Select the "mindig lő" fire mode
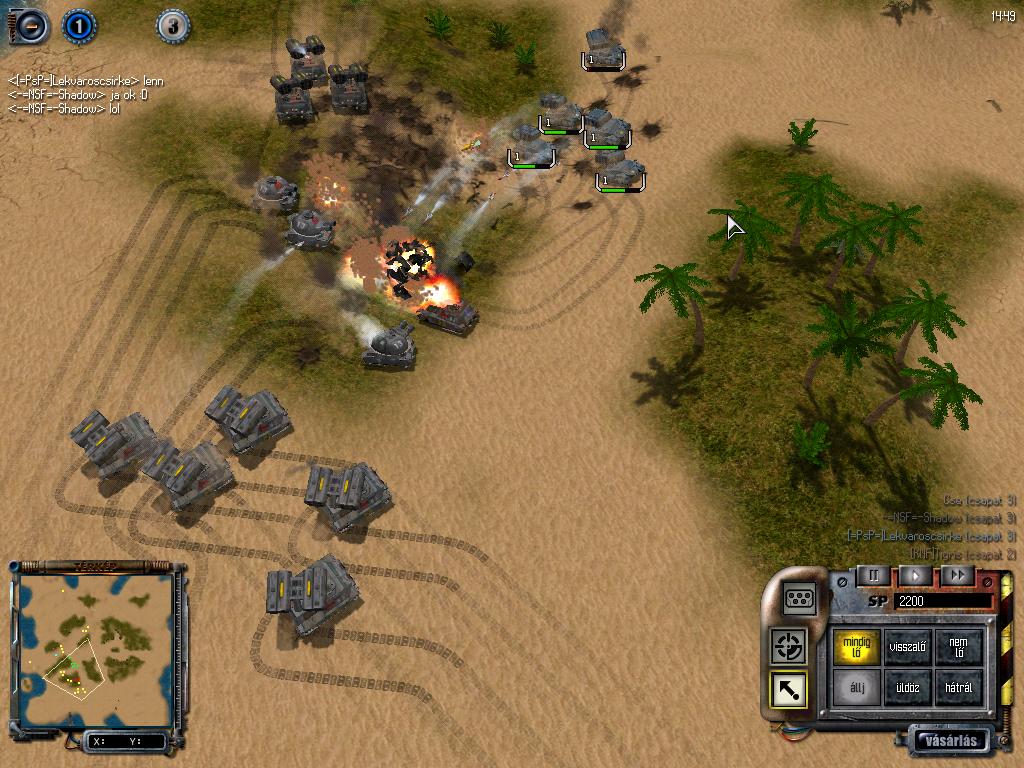This screenshot has height=768, width=1024. (x=858, y=647)
